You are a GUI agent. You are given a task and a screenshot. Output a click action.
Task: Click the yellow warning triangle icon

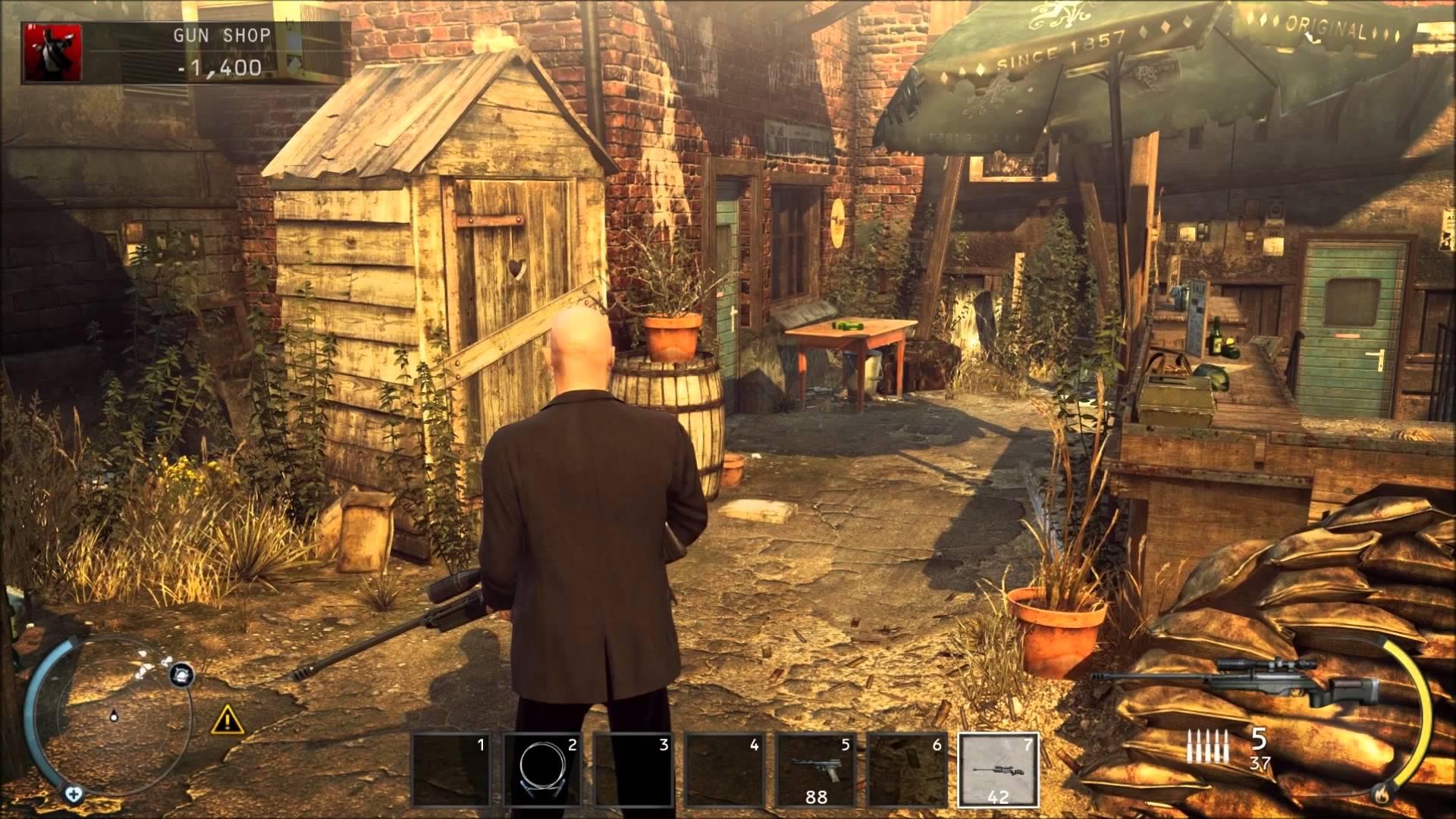227,719
